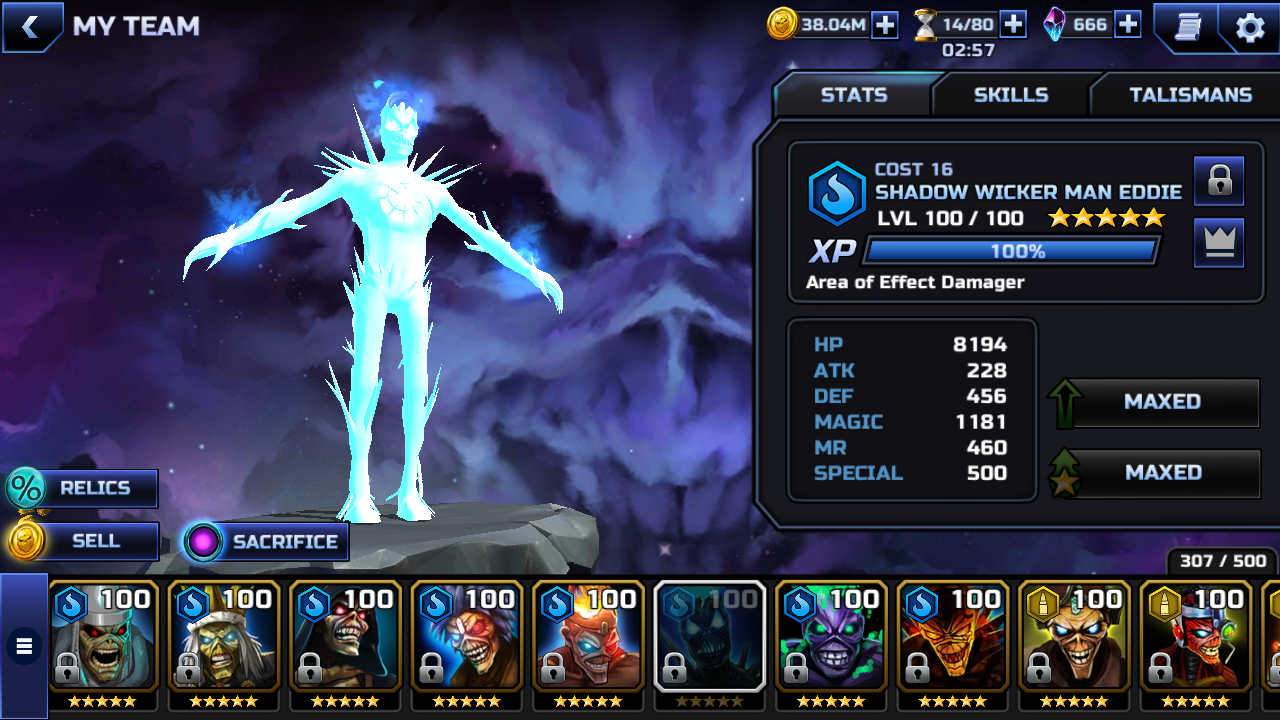Open the scroll log icon

[1187, 27]
